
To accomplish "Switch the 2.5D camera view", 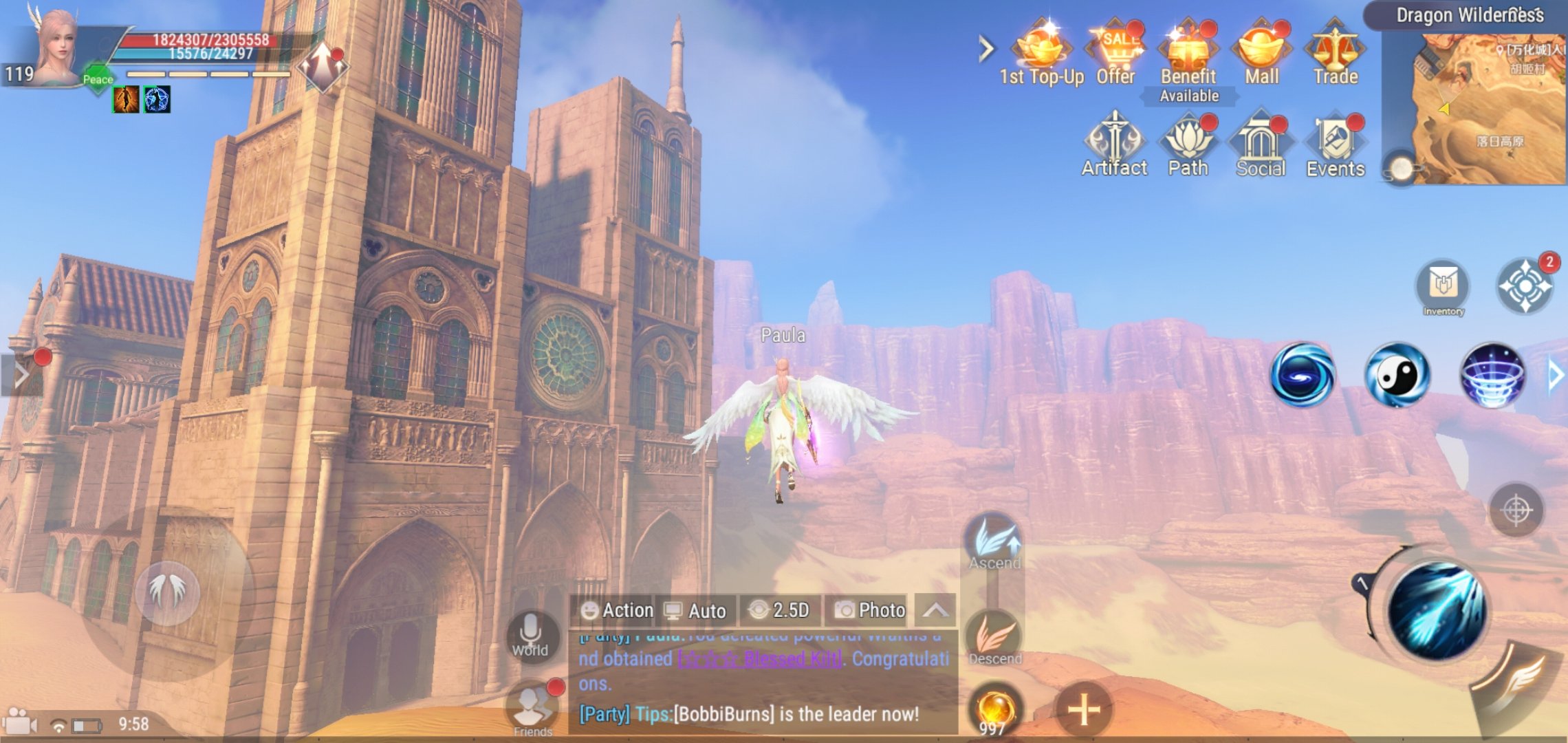I will (x=779, y=610).
